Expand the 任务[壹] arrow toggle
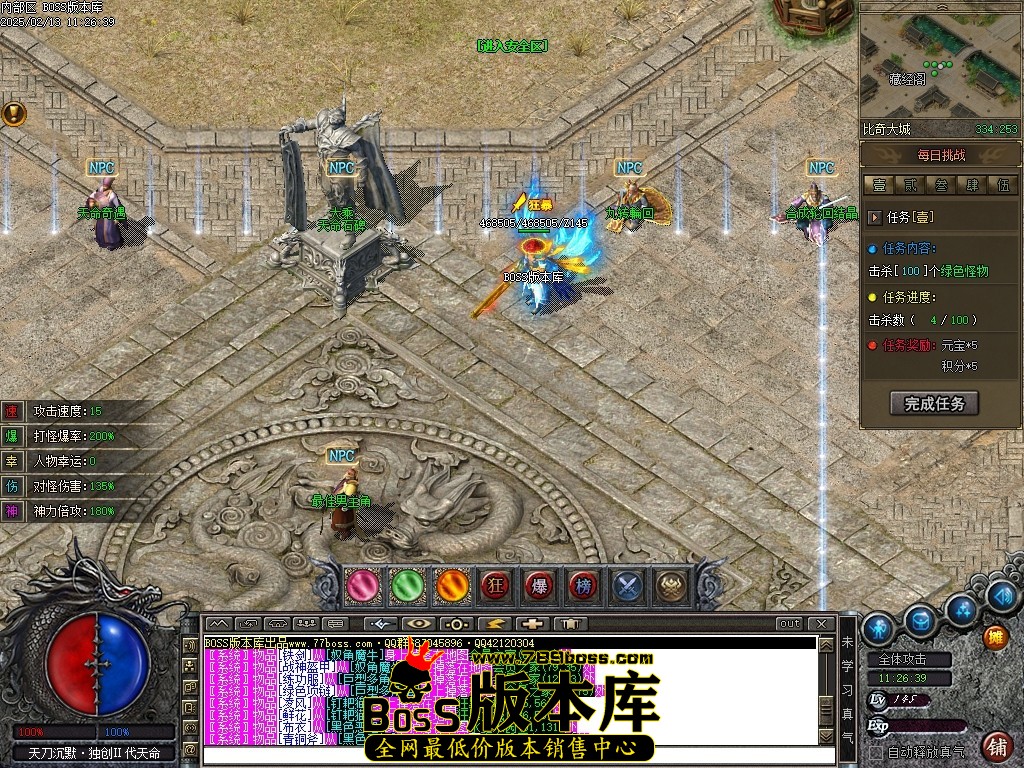Screen dimensions: 1024x768 tap(875, 217)
